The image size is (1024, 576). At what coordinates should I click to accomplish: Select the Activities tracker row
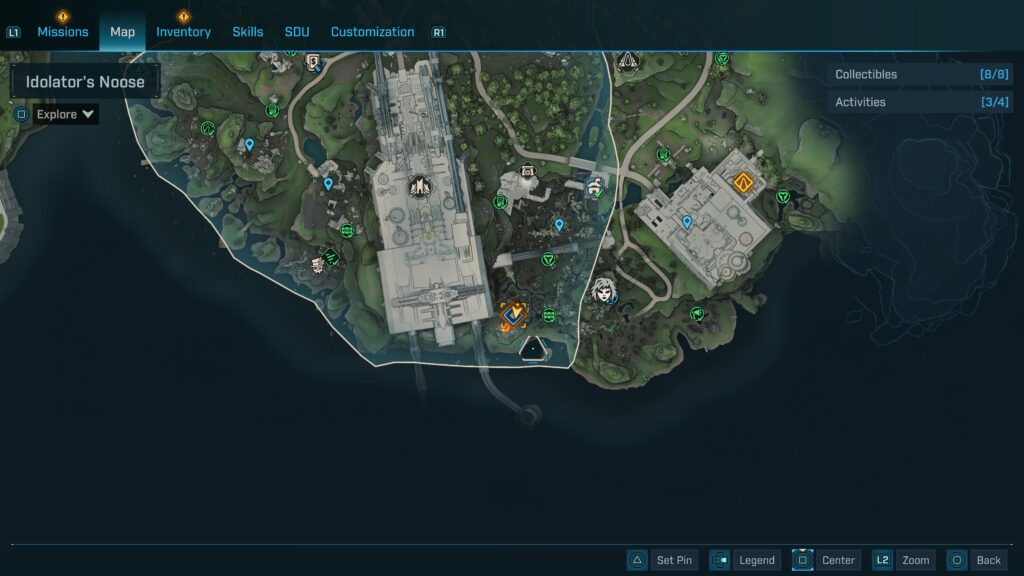tap(920, 102)
